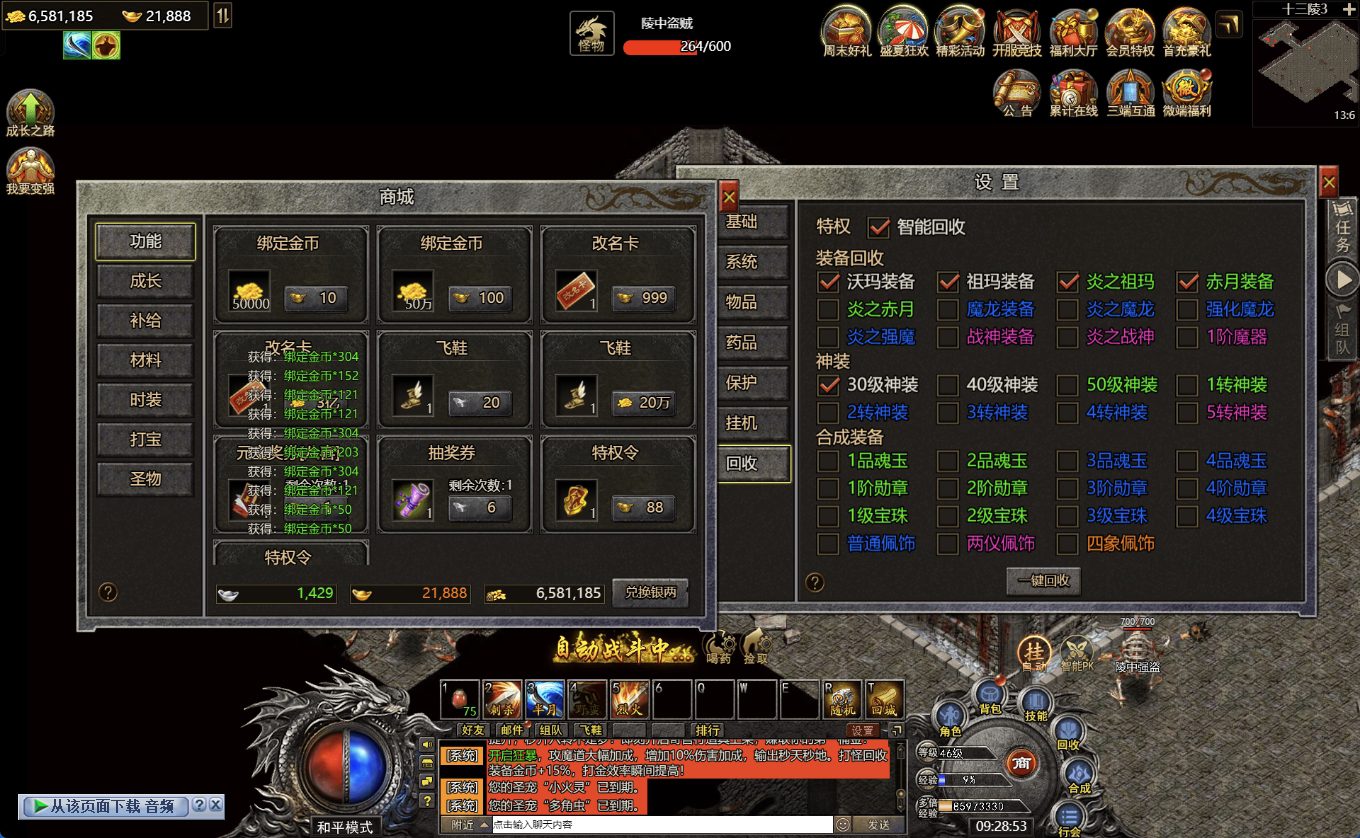Screen dimensions: 1360x838
Task: Click the 一键回收 button
Action: [1043, 580]
